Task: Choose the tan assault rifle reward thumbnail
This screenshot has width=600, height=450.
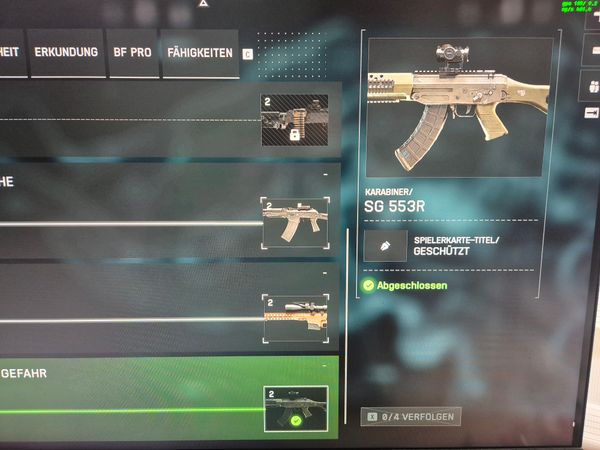Action: 294,222
